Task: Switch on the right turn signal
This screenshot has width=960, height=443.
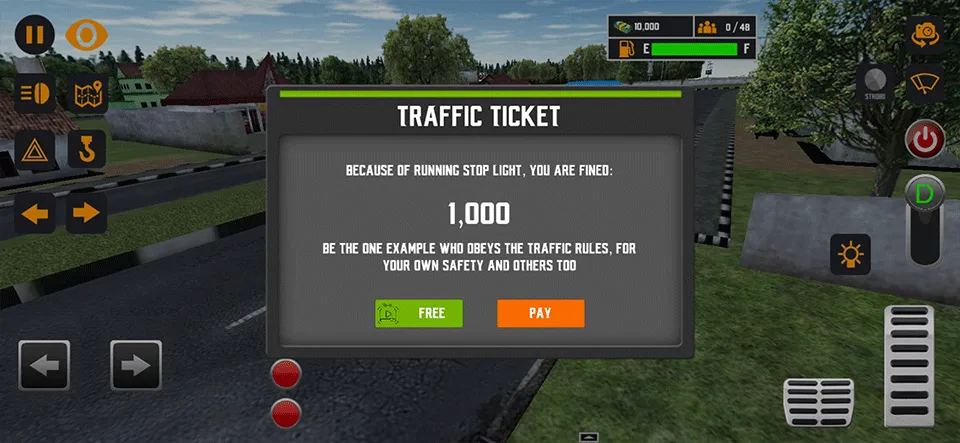Action: 88,212
